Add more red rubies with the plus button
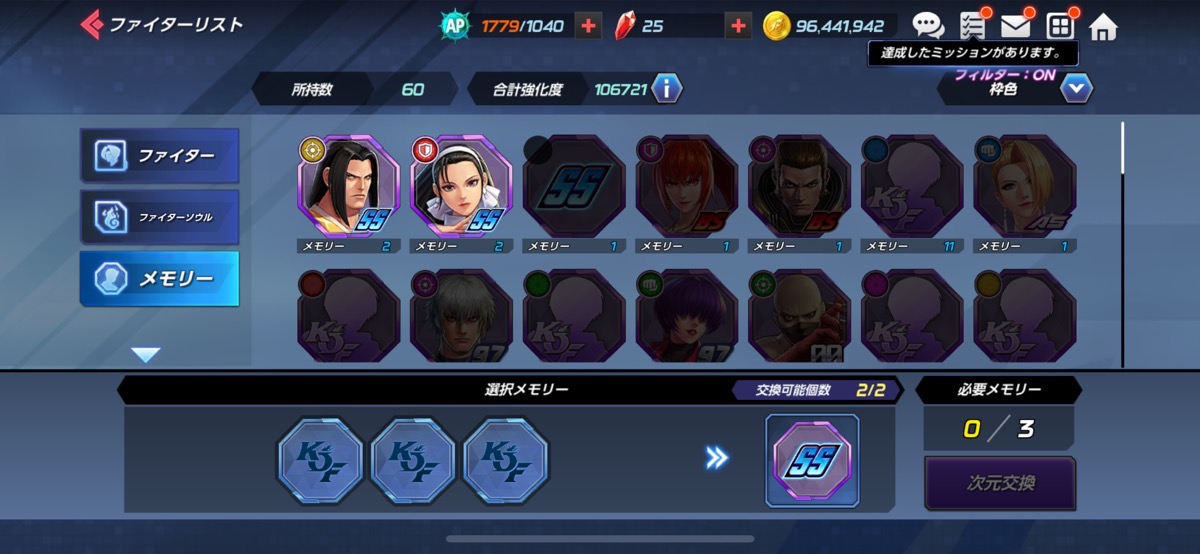Image resolution: width=1200 pixels, height=554 pixels. coord(738,26)
